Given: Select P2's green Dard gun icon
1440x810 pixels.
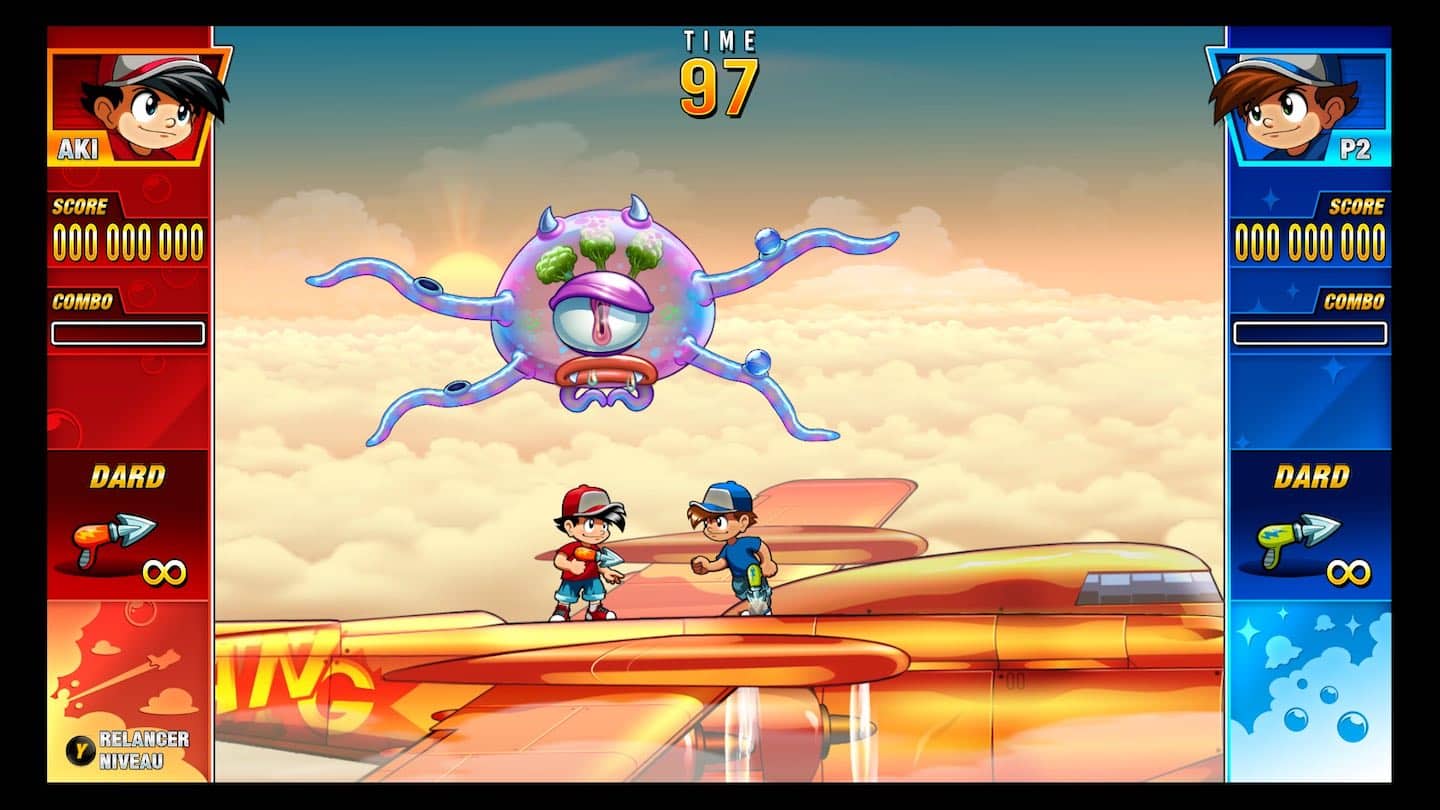Looking at the screenshot, I should (x=1297, y=540).
